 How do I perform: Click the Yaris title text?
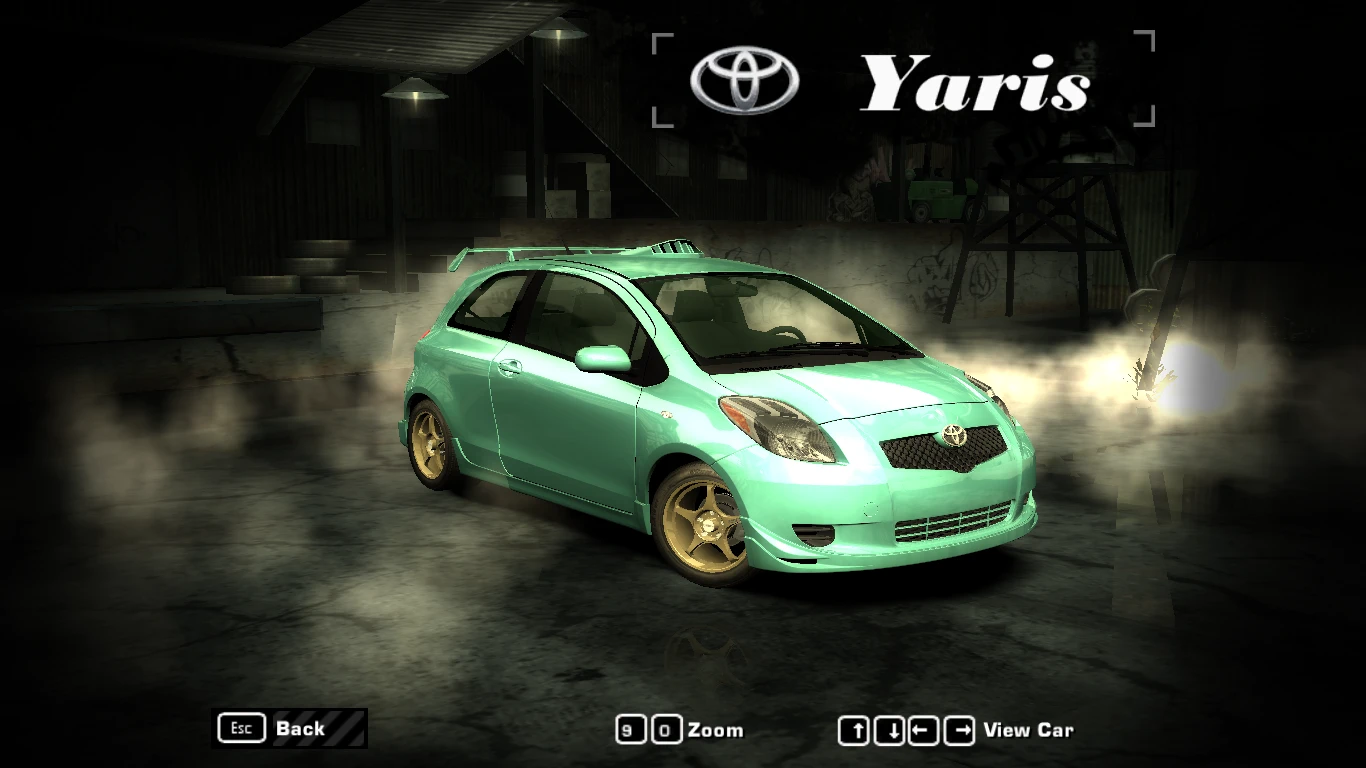[975, 80]
